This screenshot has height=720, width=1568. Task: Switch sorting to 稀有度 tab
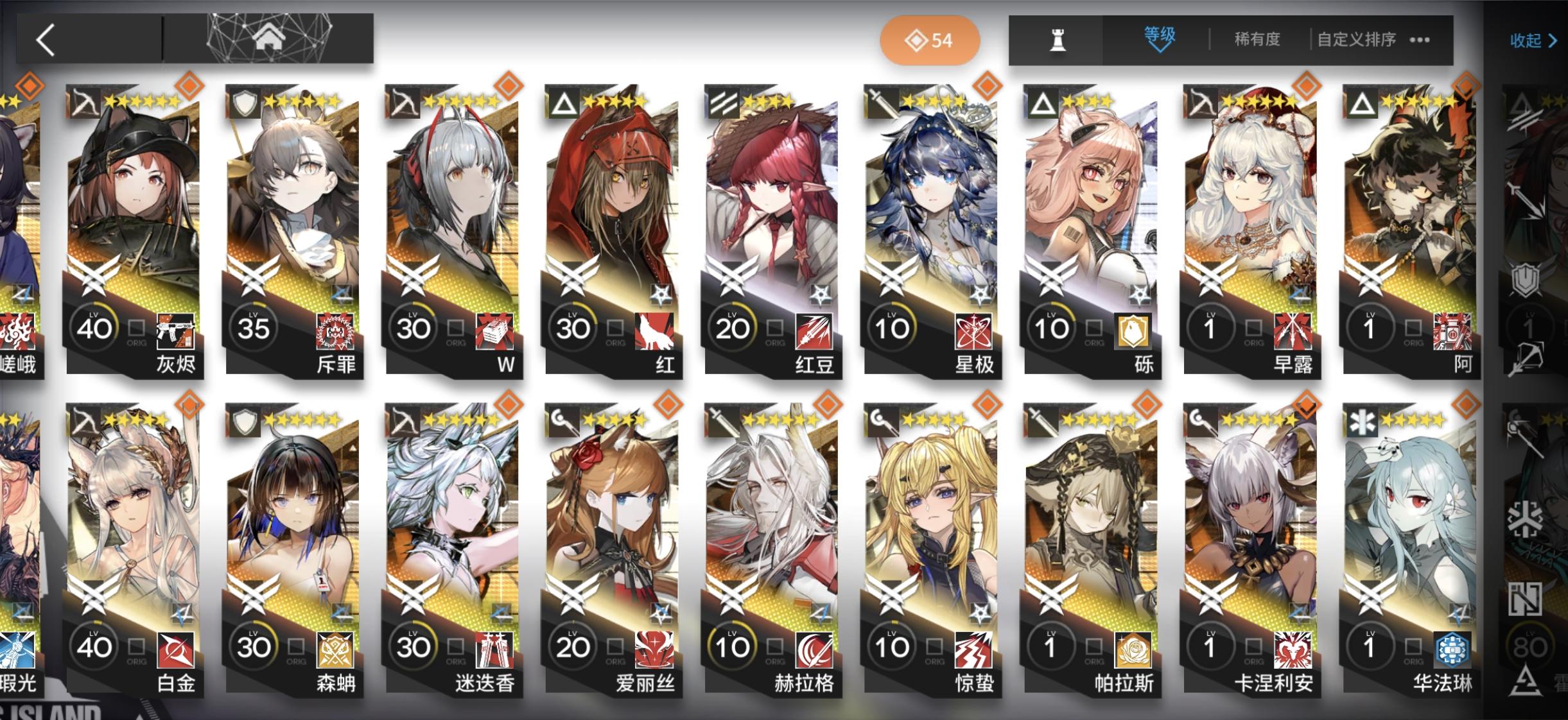point(1256,40)
